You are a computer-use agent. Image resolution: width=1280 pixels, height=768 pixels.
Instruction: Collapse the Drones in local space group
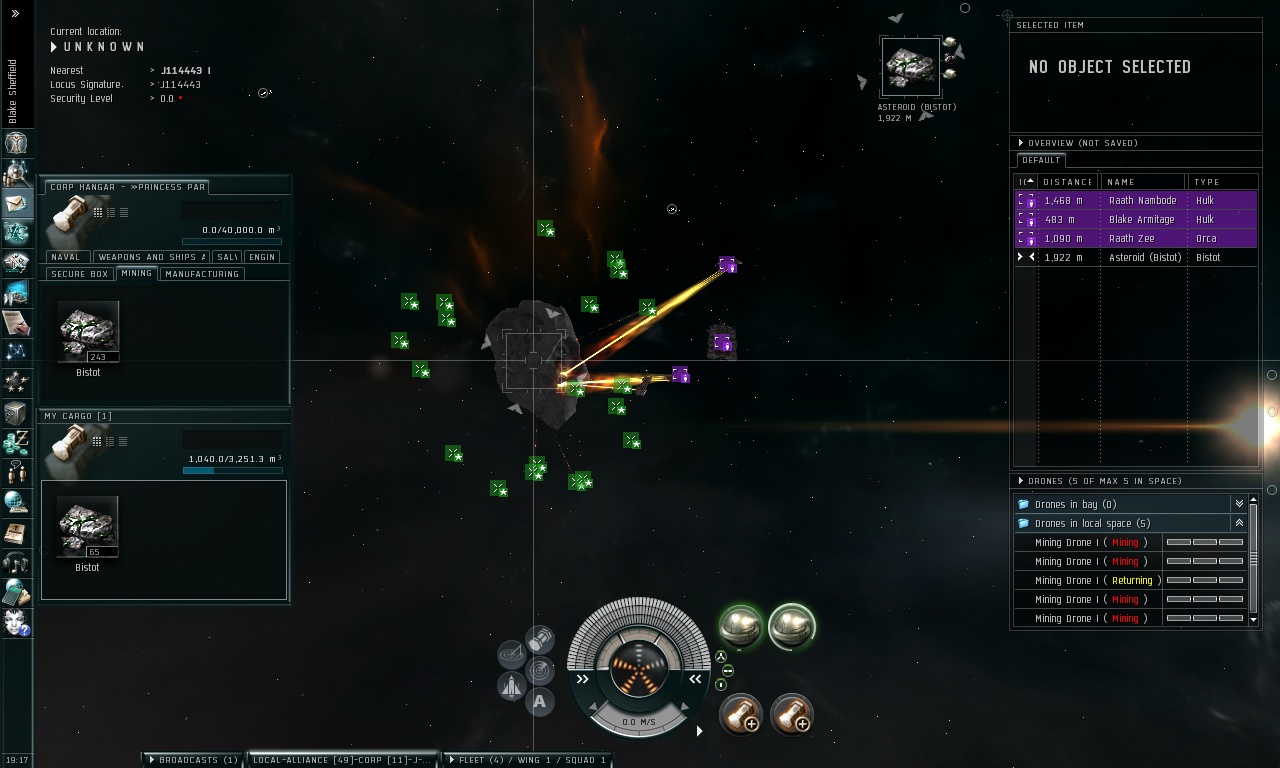[x=1239, y=523]
